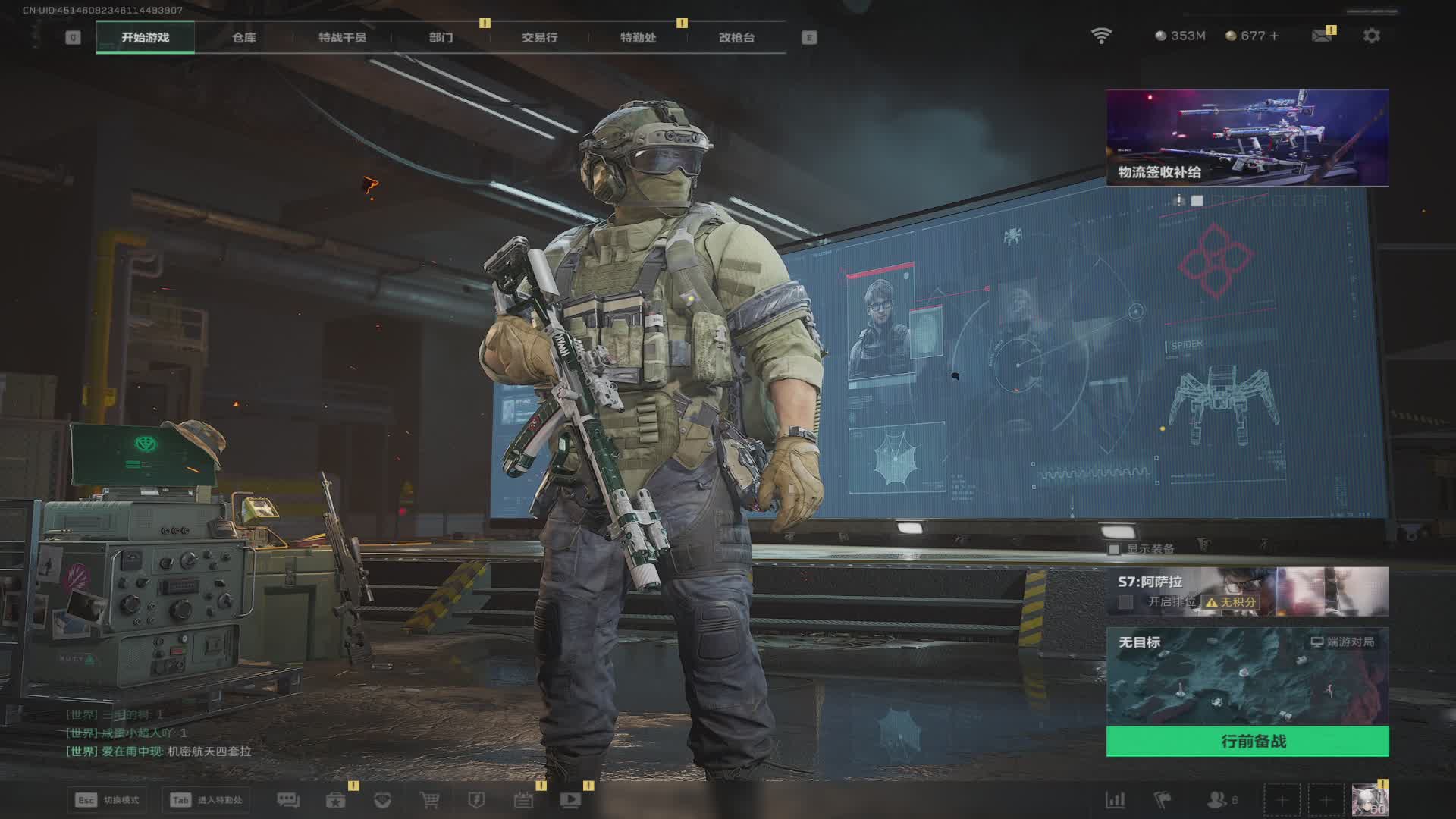Open the 无目标 map selection panel
The image size is (1456, 819).
point(1247,675)
